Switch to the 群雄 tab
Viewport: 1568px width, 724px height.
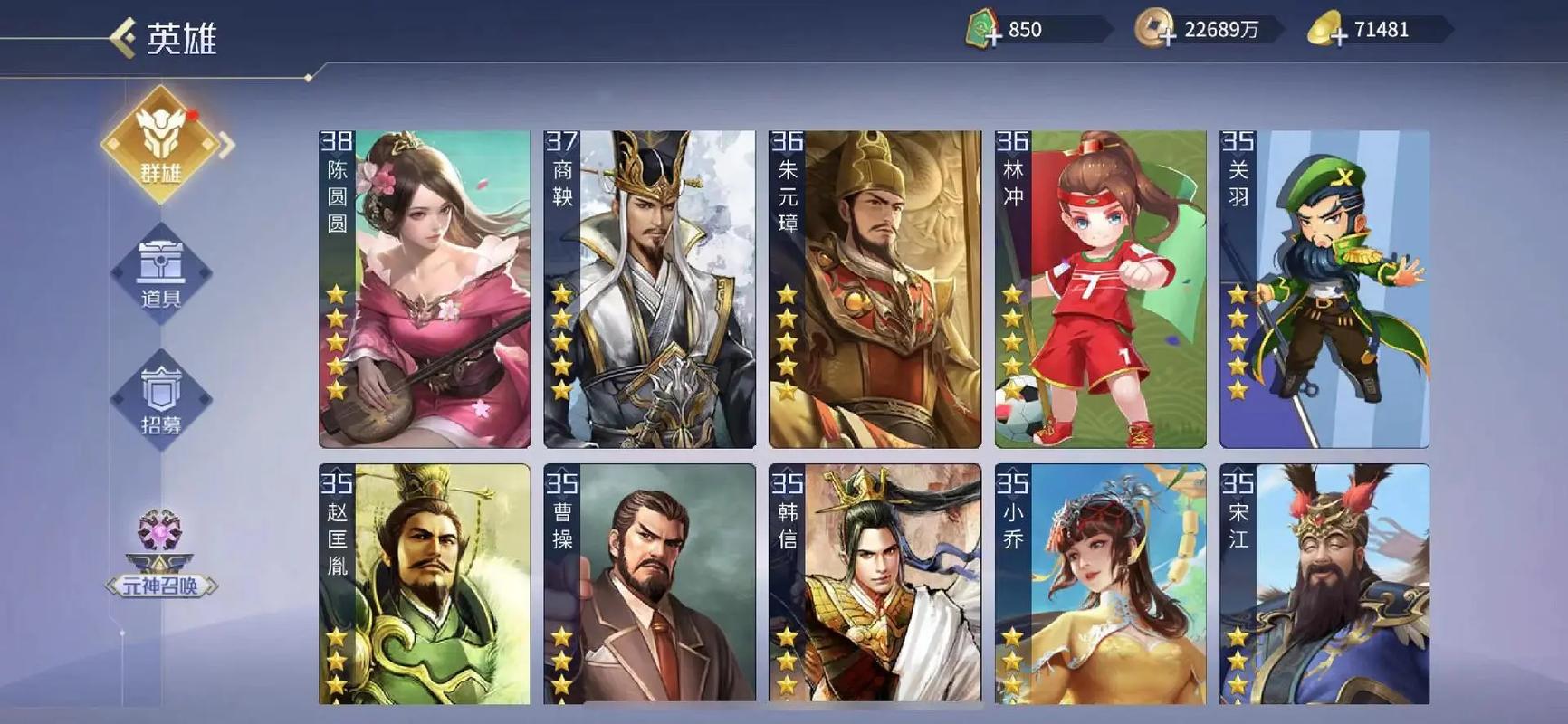coord(161,145)
